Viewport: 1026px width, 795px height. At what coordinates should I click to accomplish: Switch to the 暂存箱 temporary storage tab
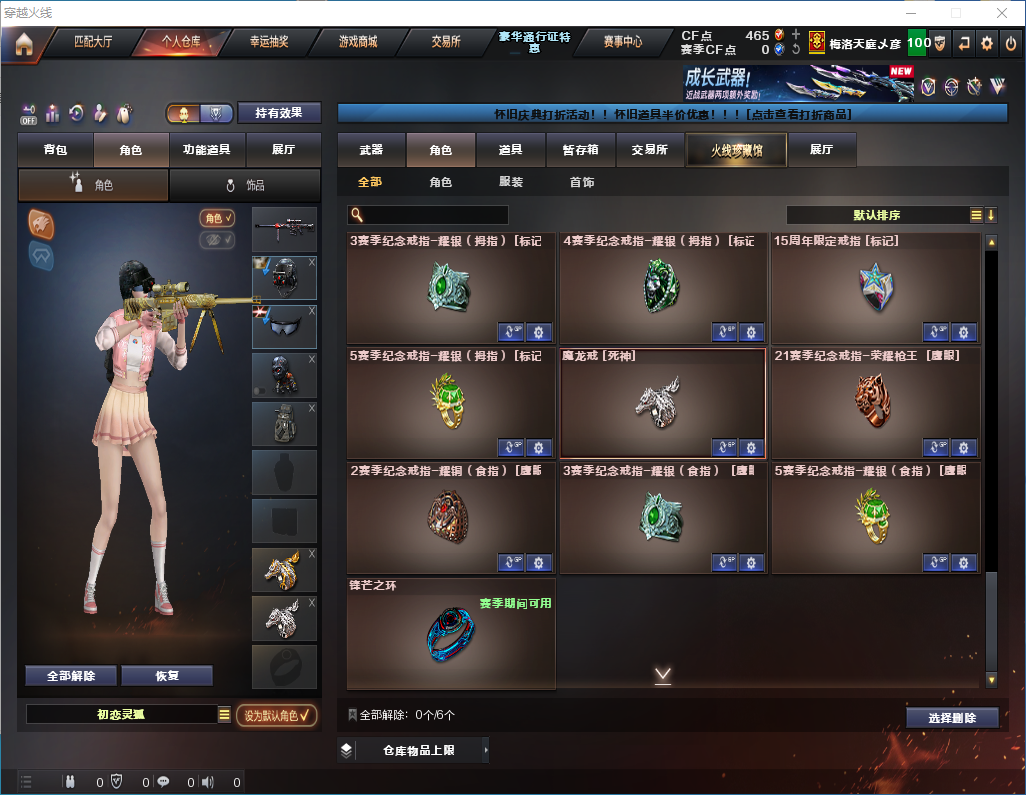580,150
